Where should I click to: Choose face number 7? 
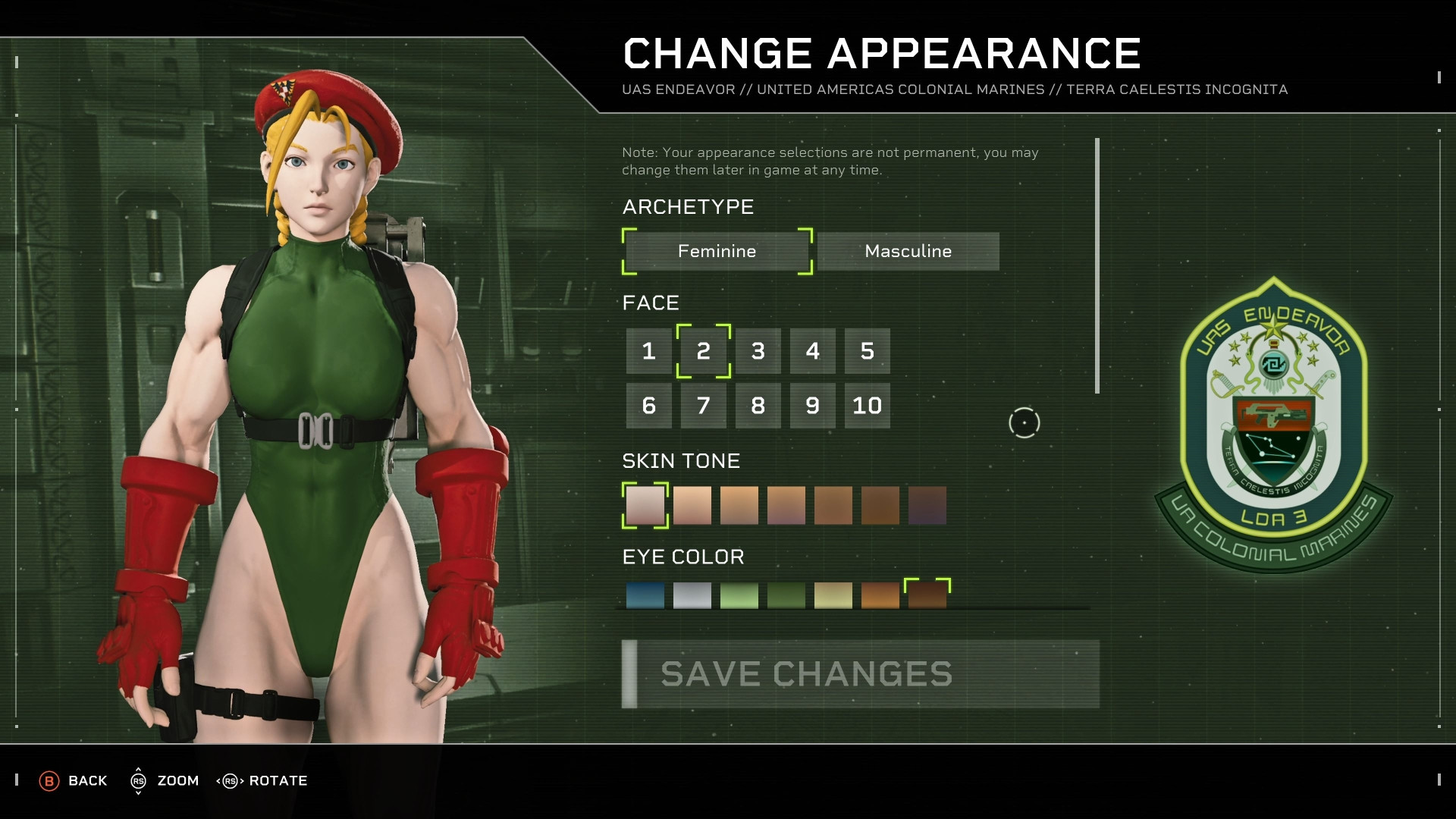pyautogui.click(x=703, y=406)
